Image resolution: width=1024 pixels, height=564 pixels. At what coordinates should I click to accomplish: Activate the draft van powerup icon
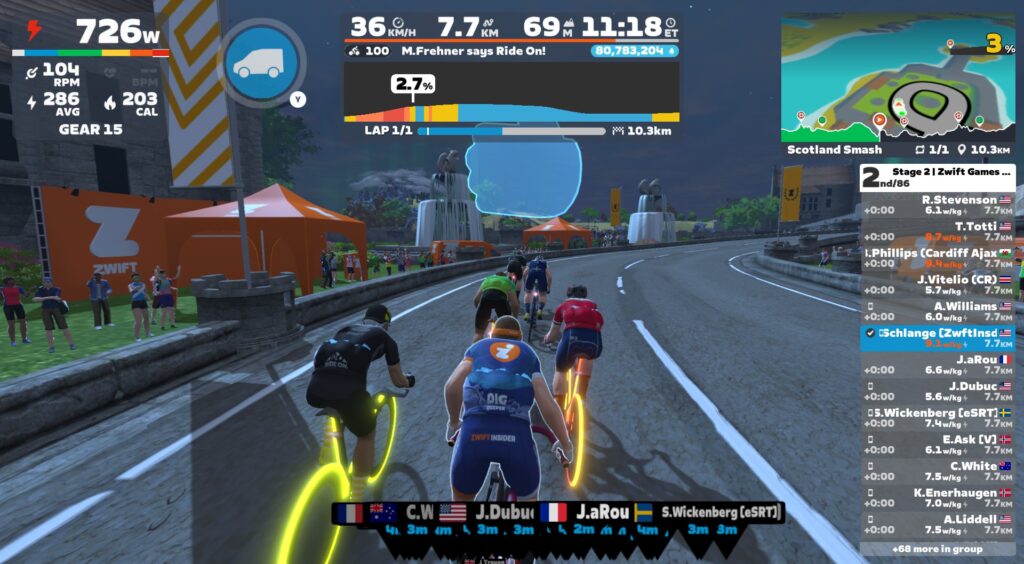point(261,62)
